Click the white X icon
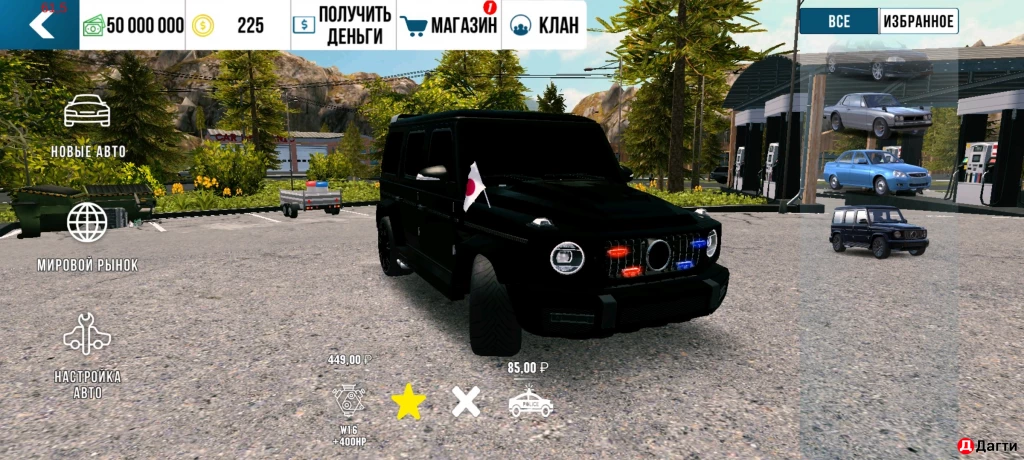The image size is (1024, 460). (x=466, y=402)
